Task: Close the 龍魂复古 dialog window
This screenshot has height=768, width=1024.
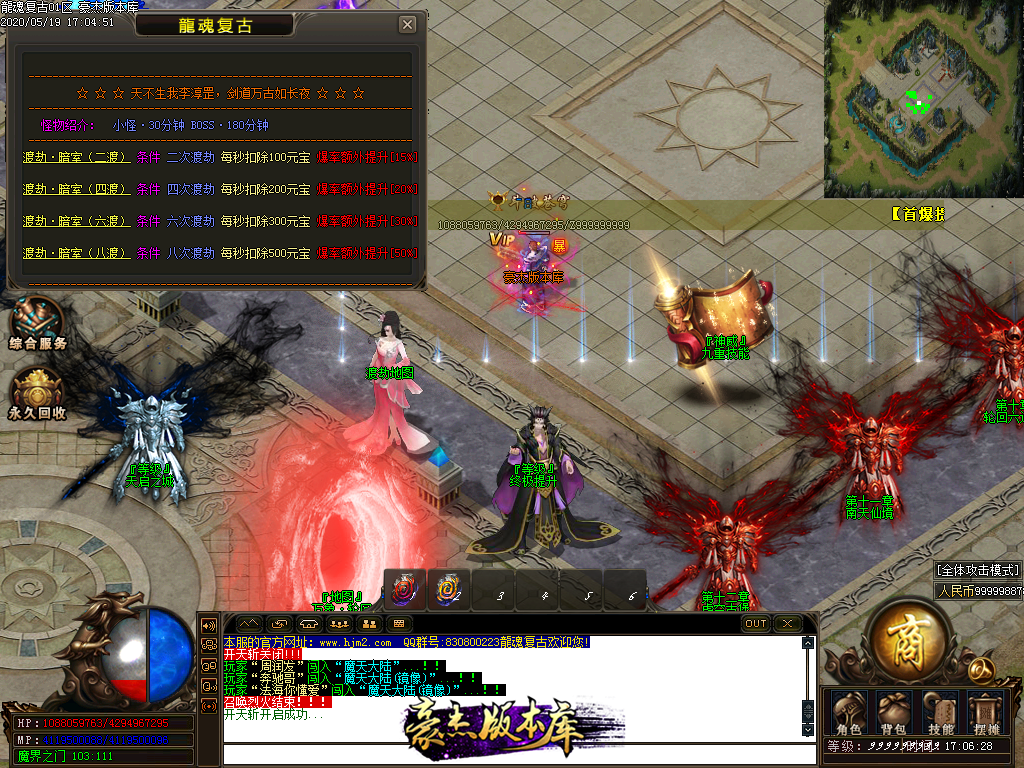Action: 407,25
